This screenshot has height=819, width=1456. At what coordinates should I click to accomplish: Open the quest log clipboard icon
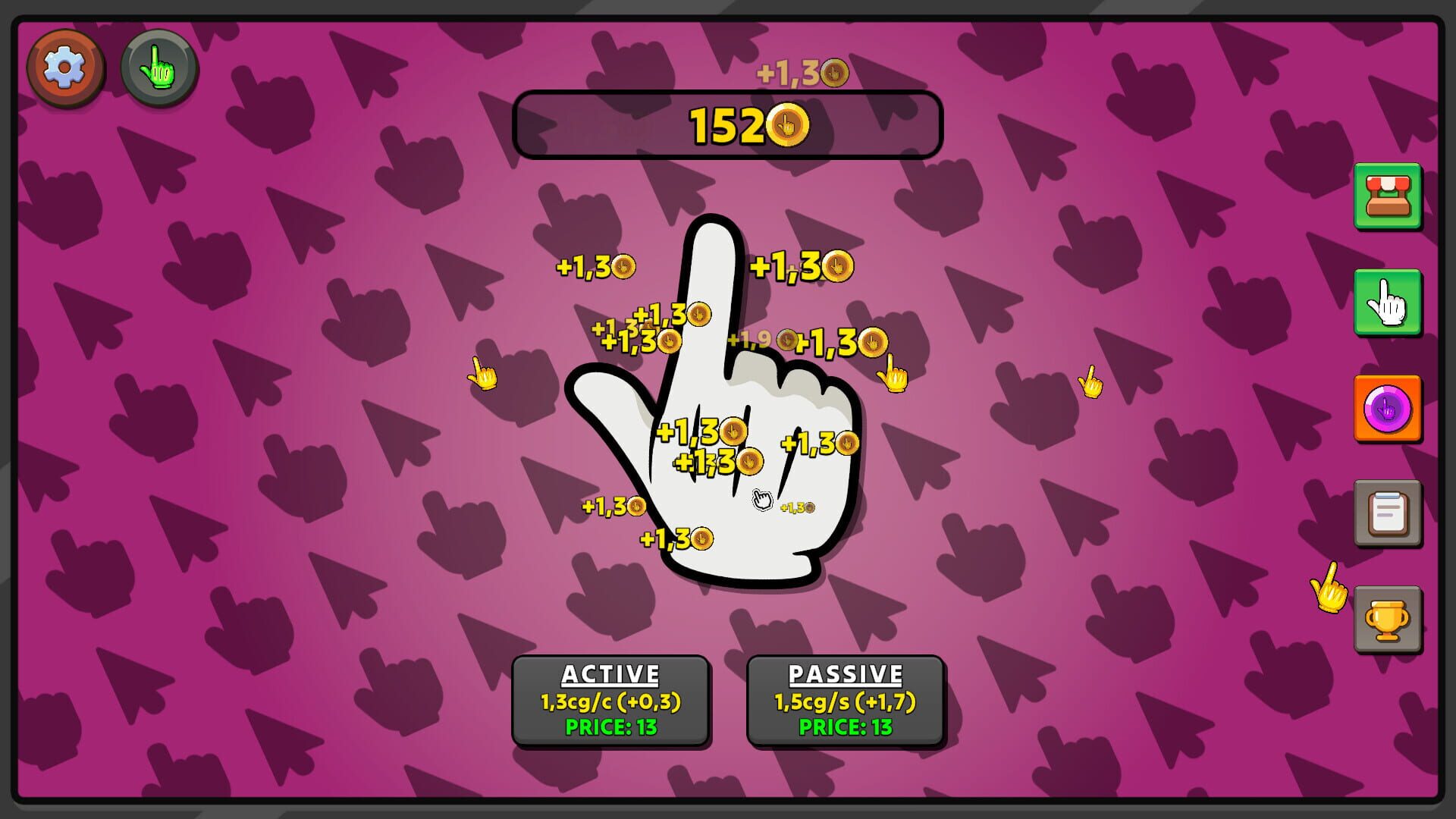[1388, 513]
